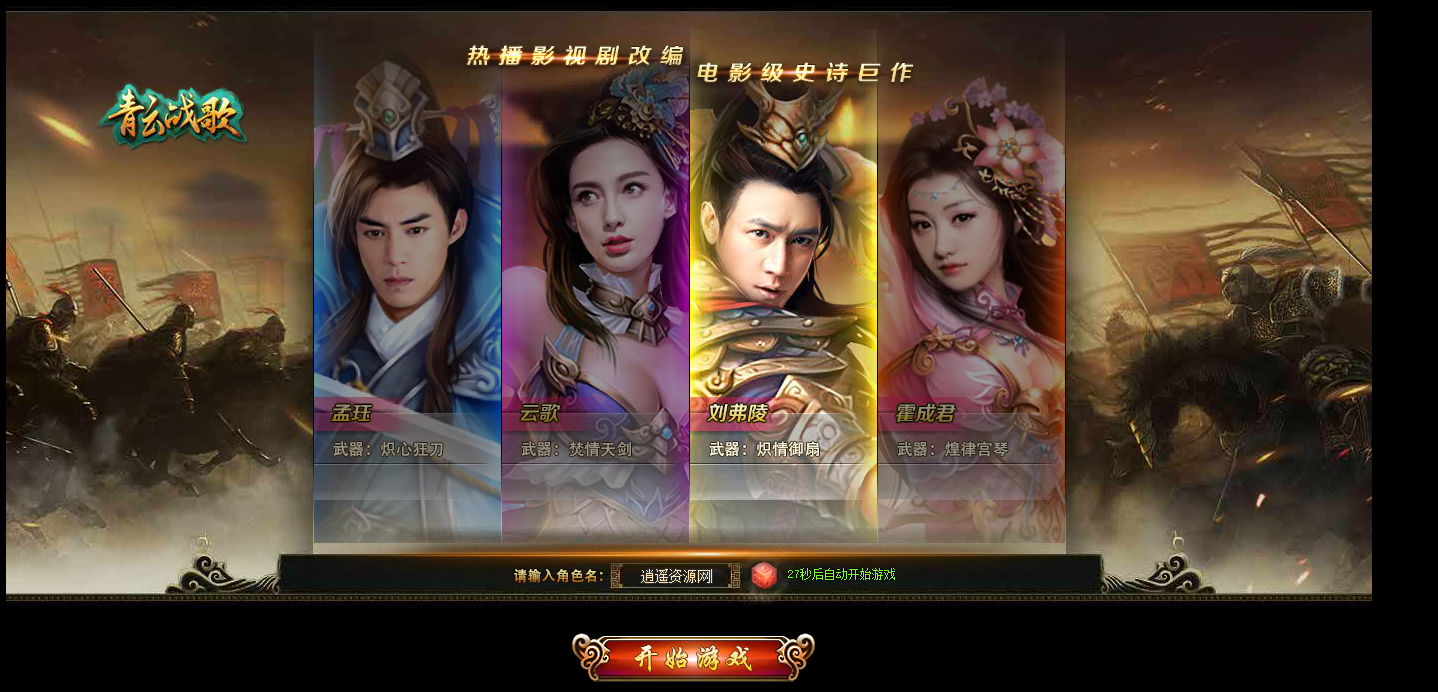Choose the 云歌 character card

pos(595,290)
